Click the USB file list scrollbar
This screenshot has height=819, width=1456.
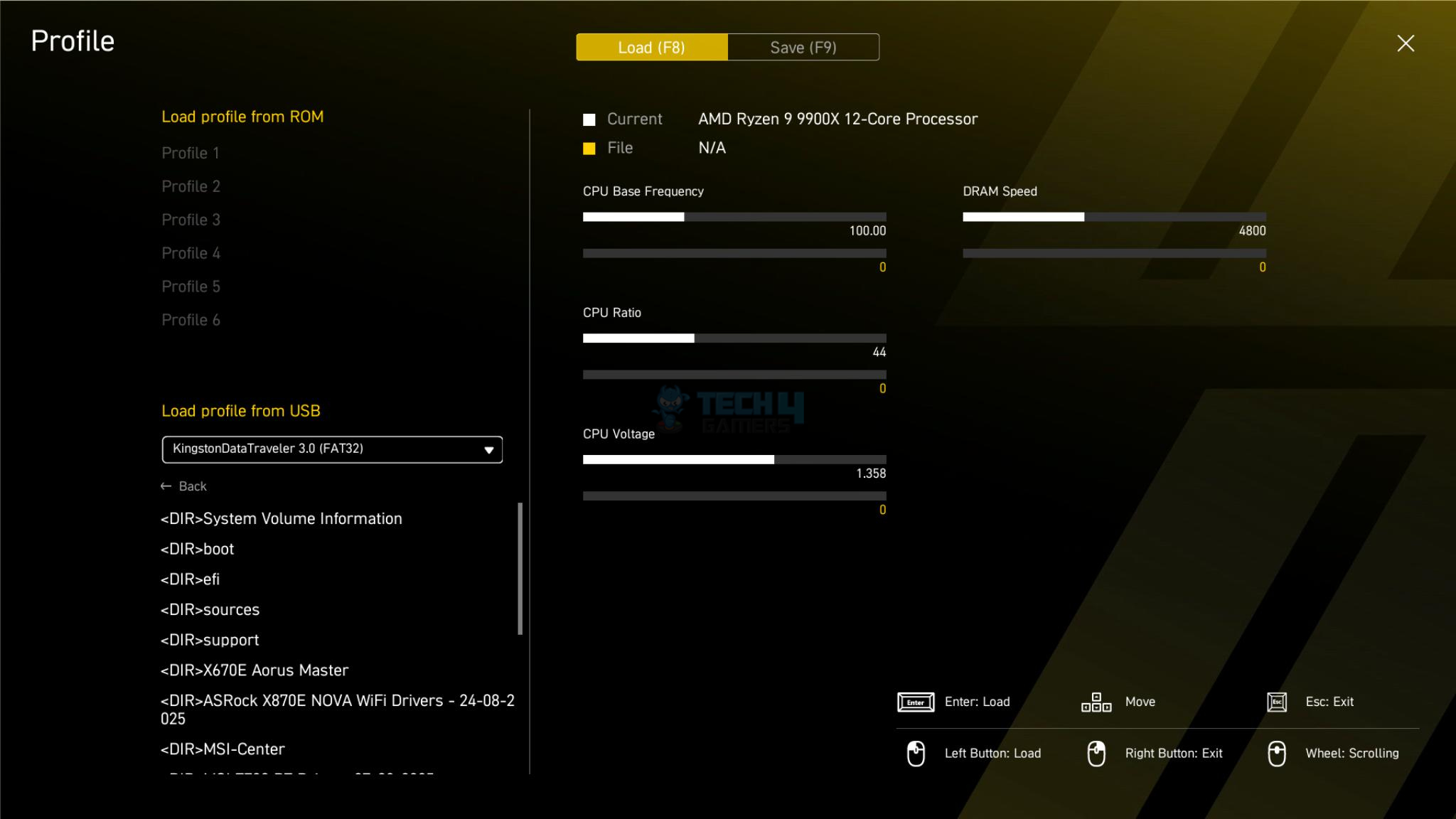520,569
